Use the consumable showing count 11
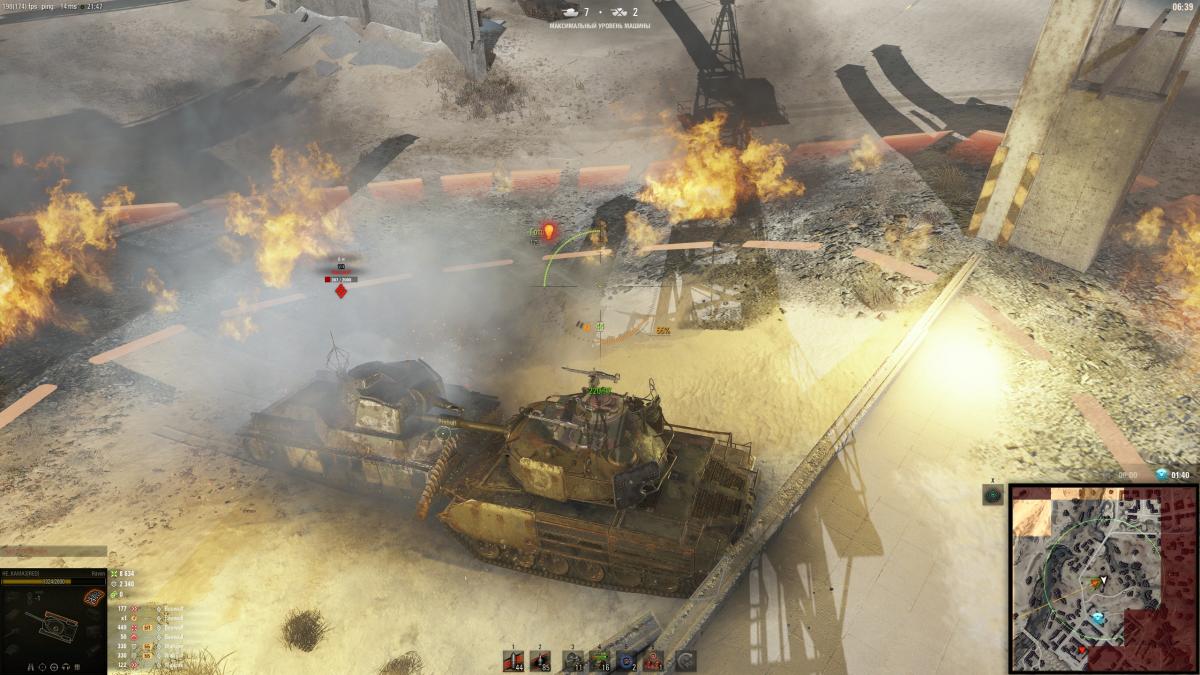The width and height of the screenshot is (1200, 675). 574,660
